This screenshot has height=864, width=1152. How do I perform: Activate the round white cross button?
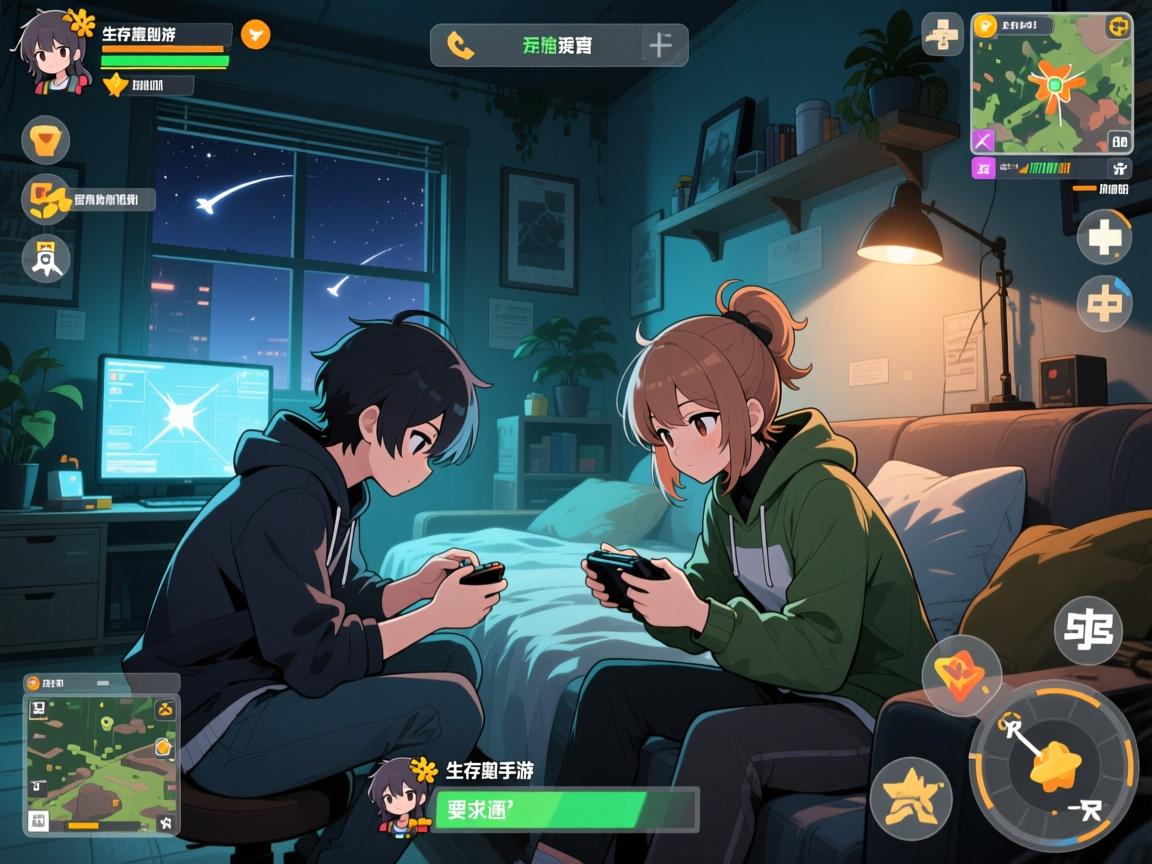tap(1104, 237)
